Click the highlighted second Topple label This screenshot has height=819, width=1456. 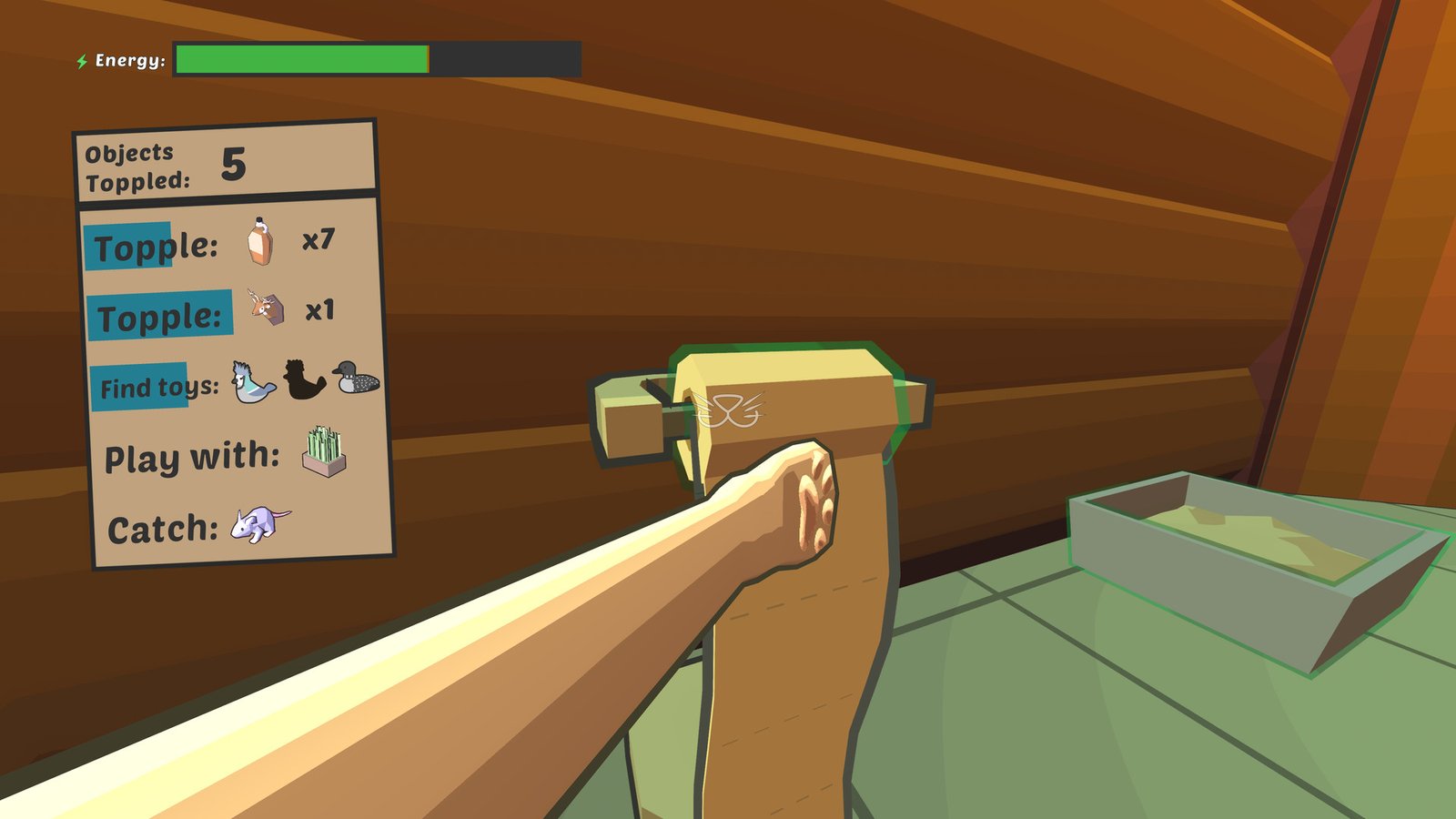[162, 313]
